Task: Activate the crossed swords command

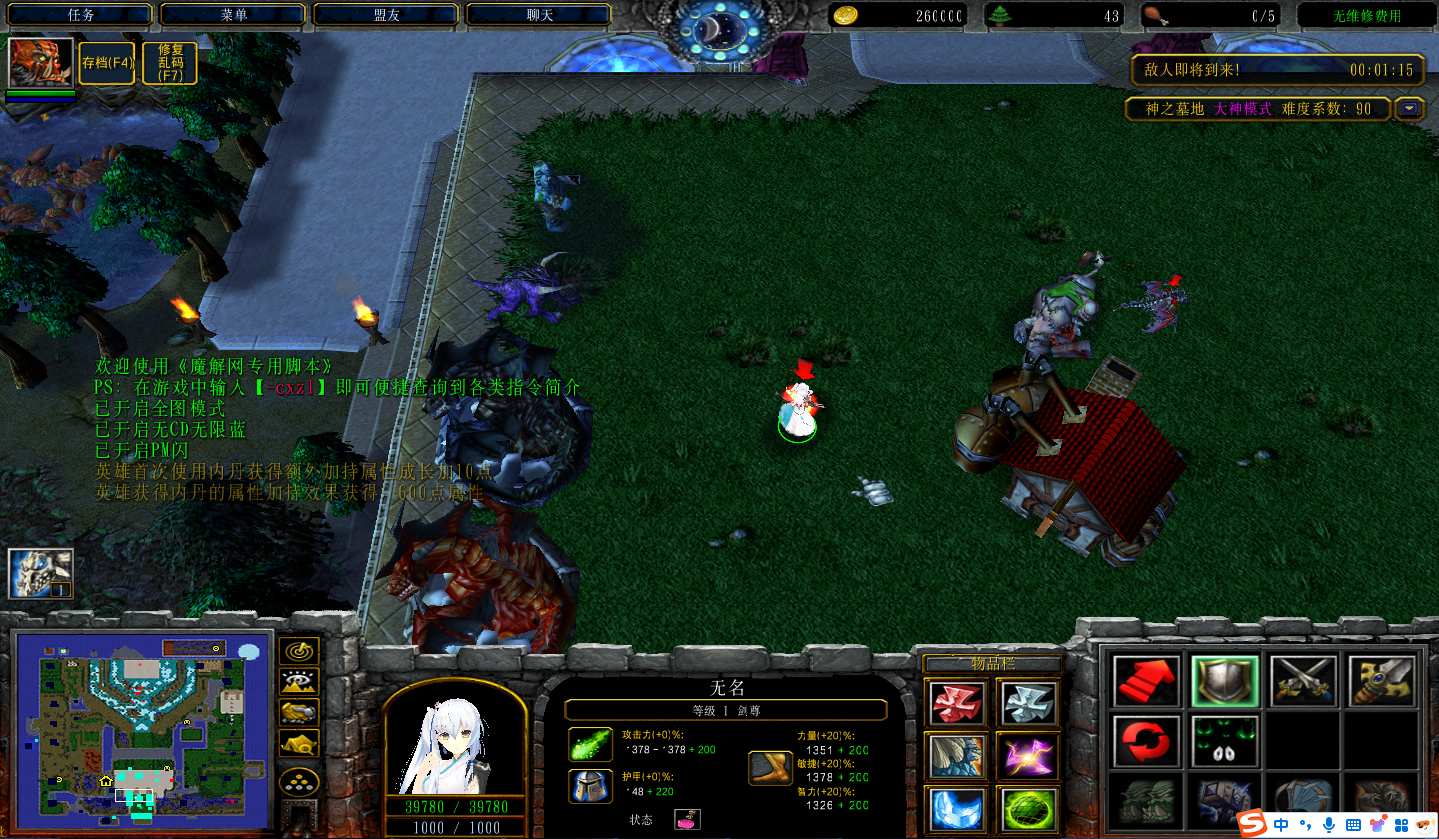Action: coord(1304,680)
